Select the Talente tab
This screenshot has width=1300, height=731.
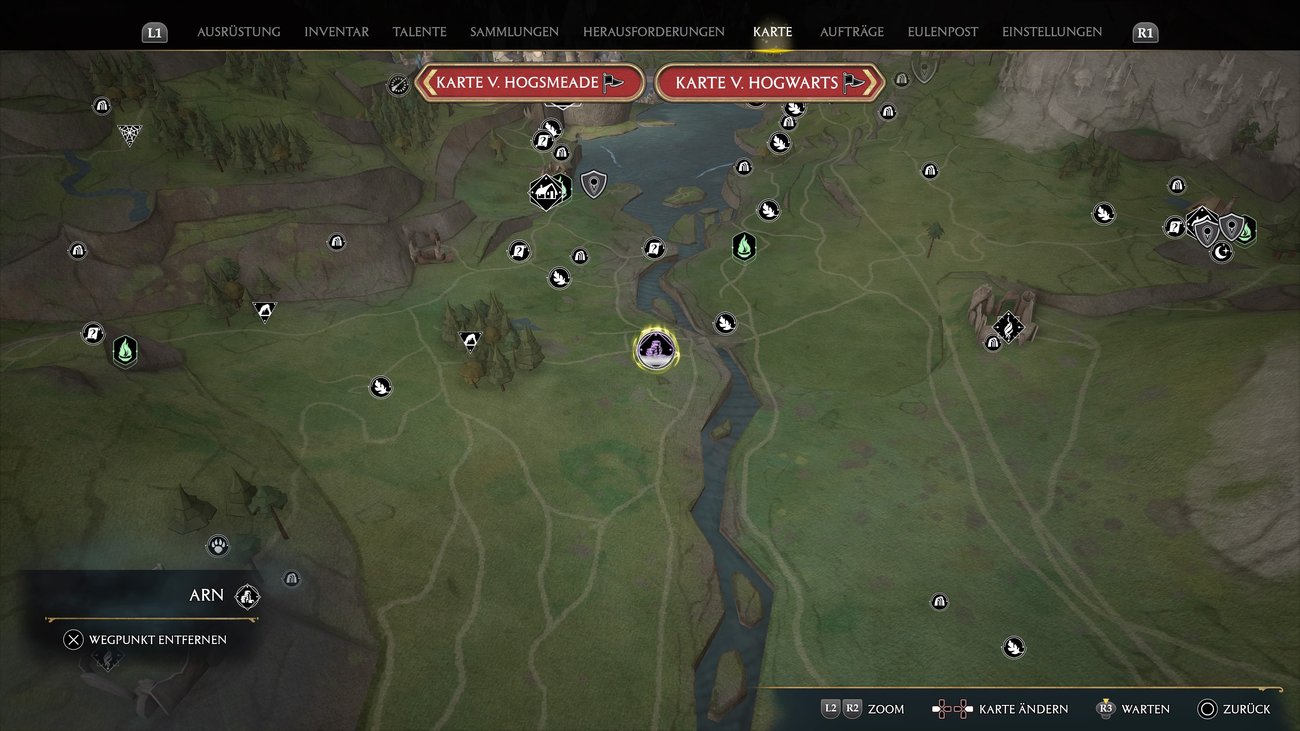coord(419,32)
